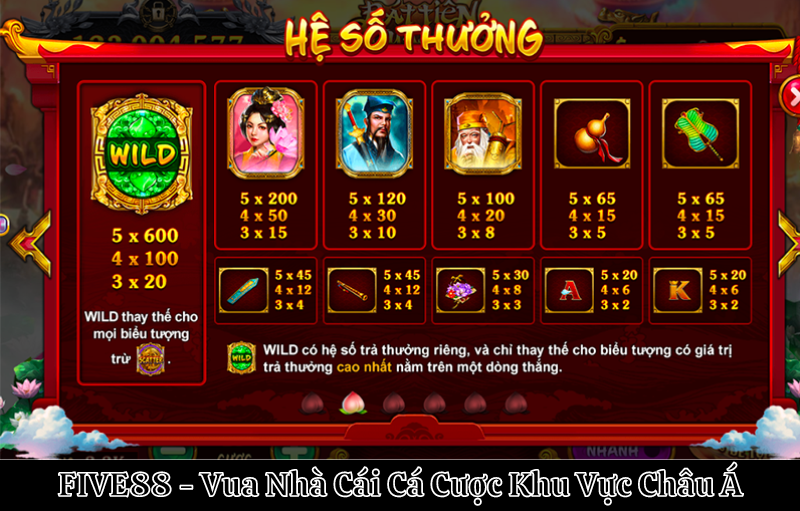Image resolution: width=800 pixels, height=511 pixels.
Task: Advance to the next paytable page with the right arrow
Action: pos(787,242)
